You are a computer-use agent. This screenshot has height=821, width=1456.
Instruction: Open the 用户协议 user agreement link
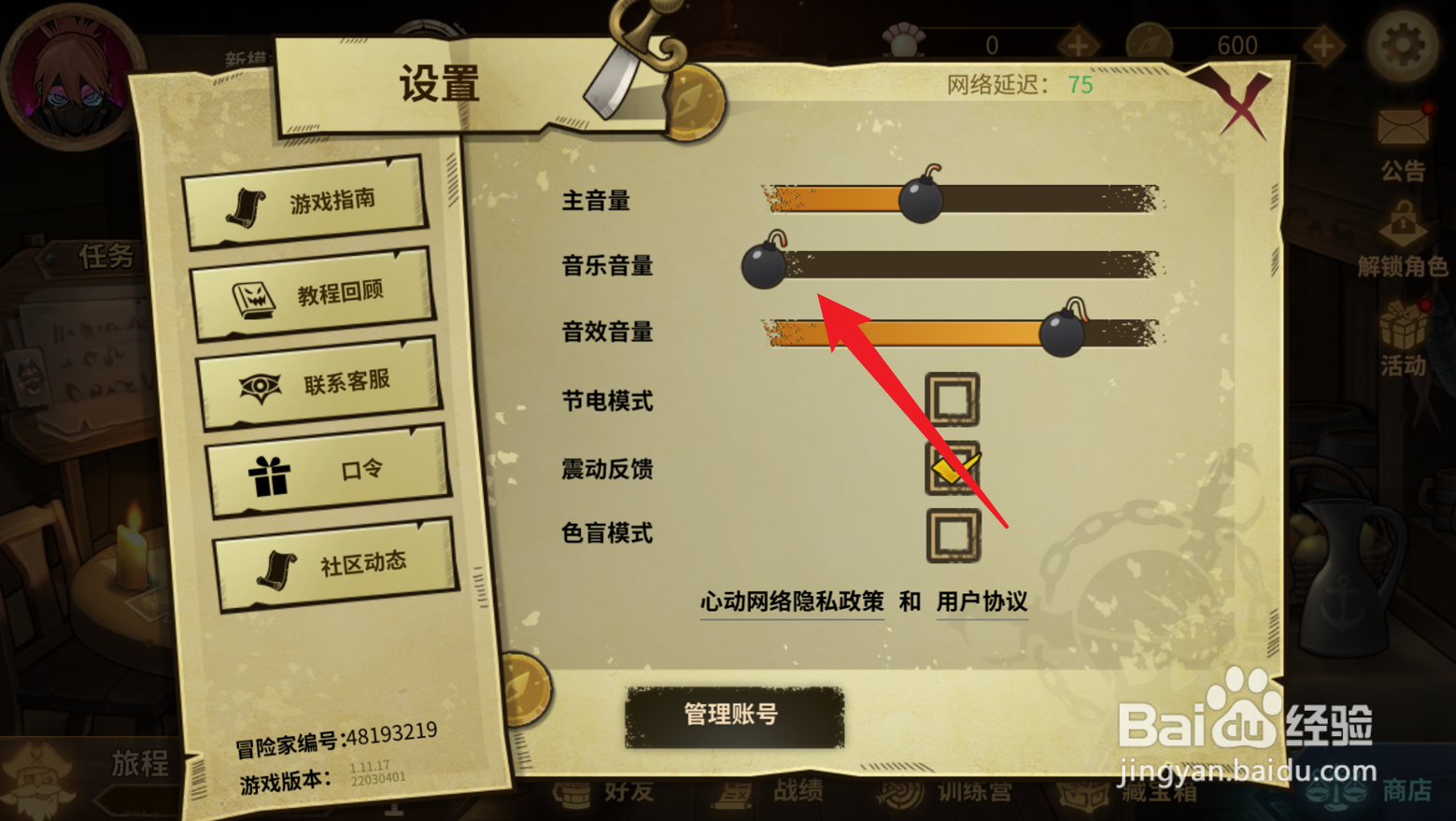pyautogui.click(x=982, y=602)
